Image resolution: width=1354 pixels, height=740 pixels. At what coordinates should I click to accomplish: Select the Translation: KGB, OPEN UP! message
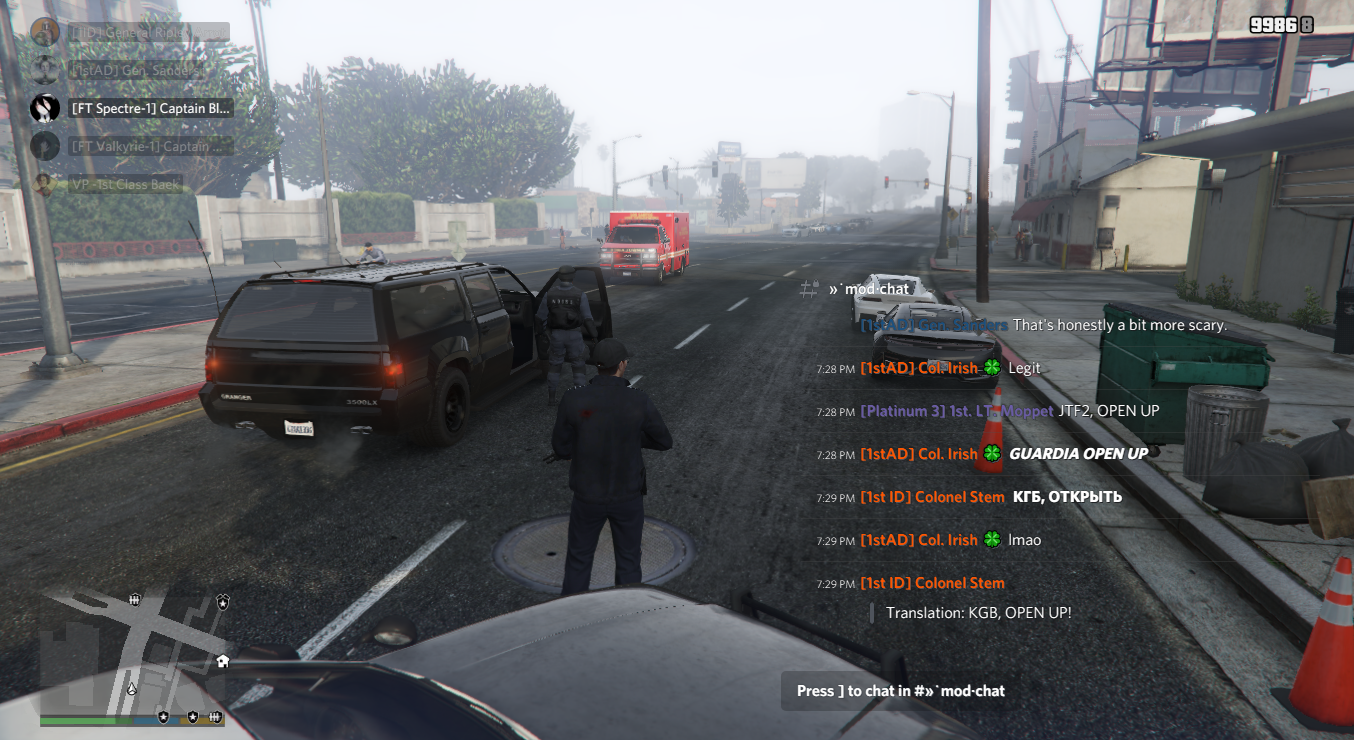click(x=978, y=612)
